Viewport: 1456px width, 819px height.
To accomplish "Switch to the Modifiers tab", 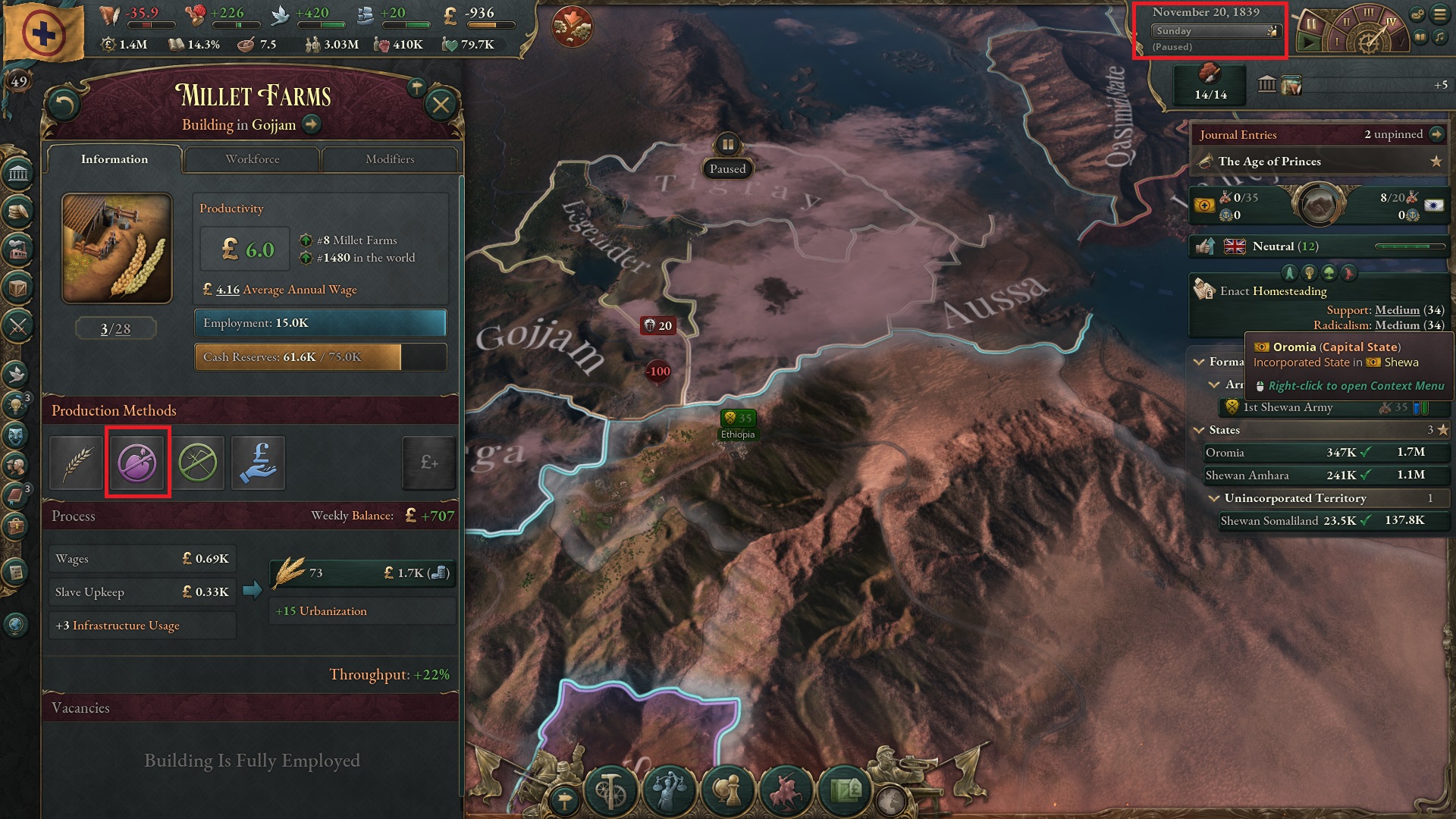I will tap(391, 159).
